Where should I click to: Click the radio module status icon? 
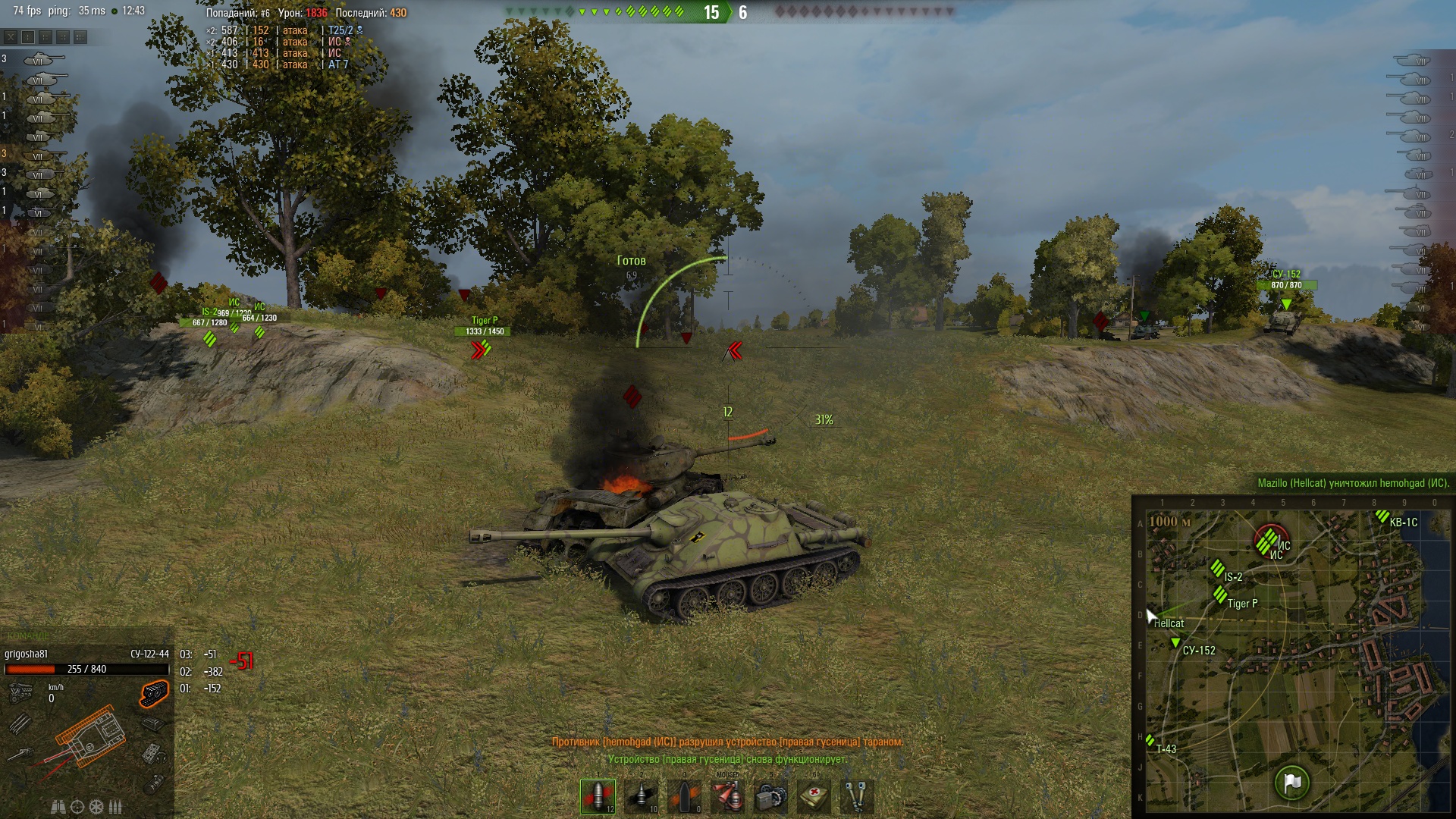click(x=151, y=753)
